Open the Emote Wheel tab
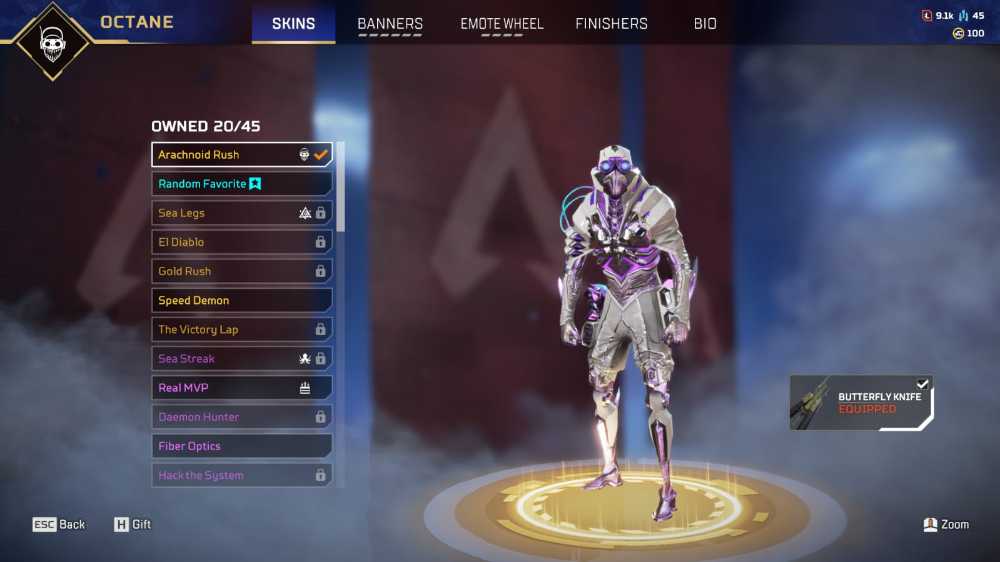Screen dimensions: 1000x562 pos(501,23)
